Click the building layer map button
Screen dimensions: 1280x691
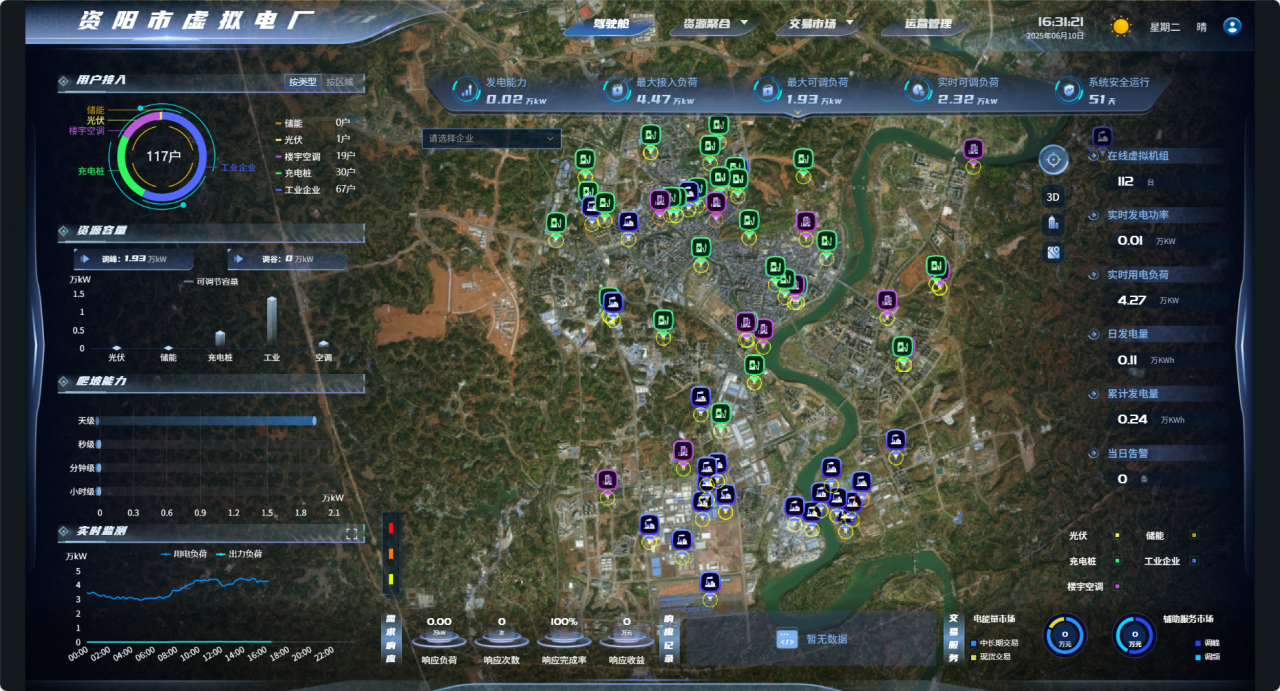pyautogui.click(x=1053, y=224)
